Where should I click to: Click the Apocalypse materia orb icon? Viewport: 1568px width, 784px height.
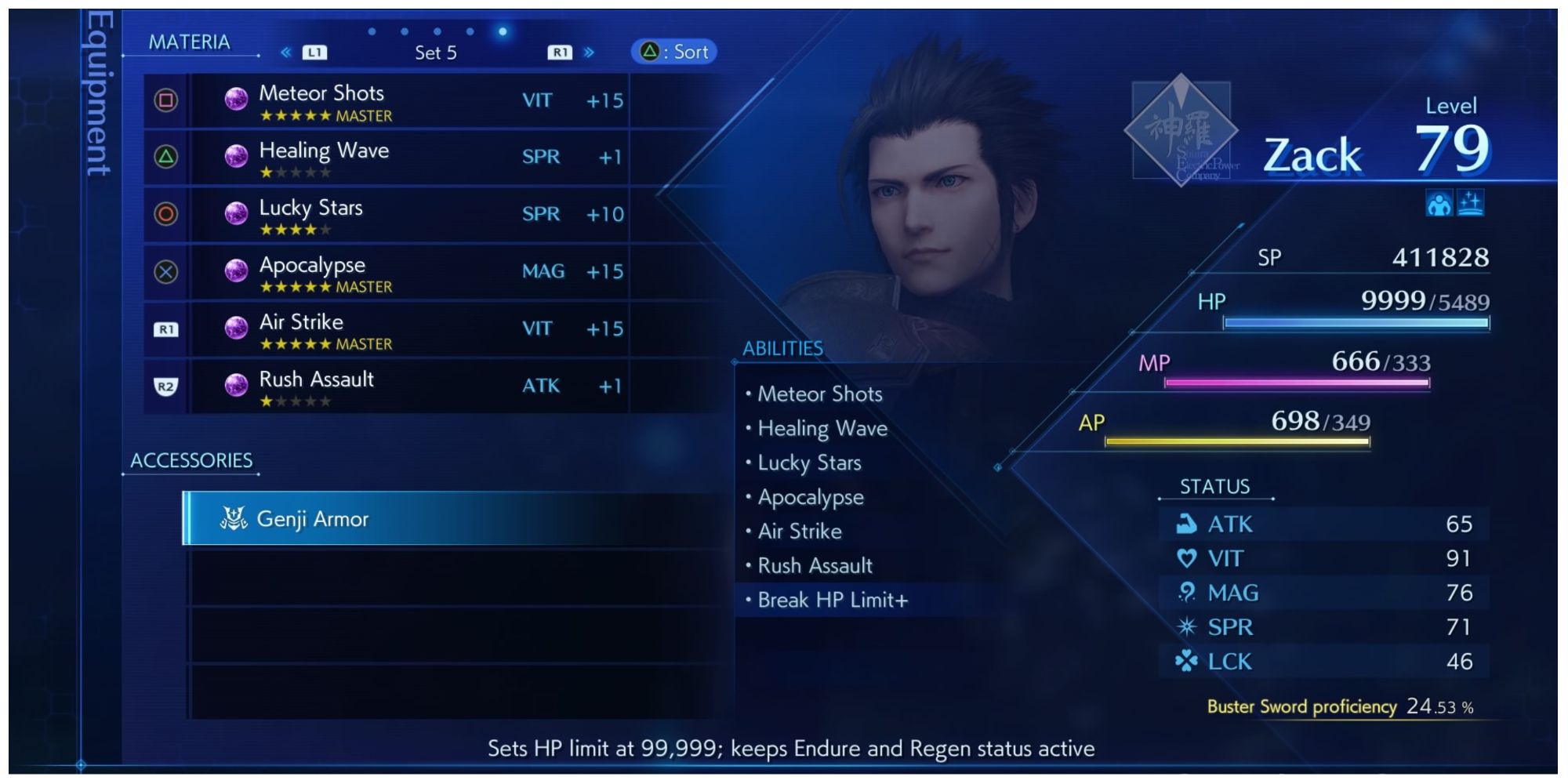coord(236,270)
